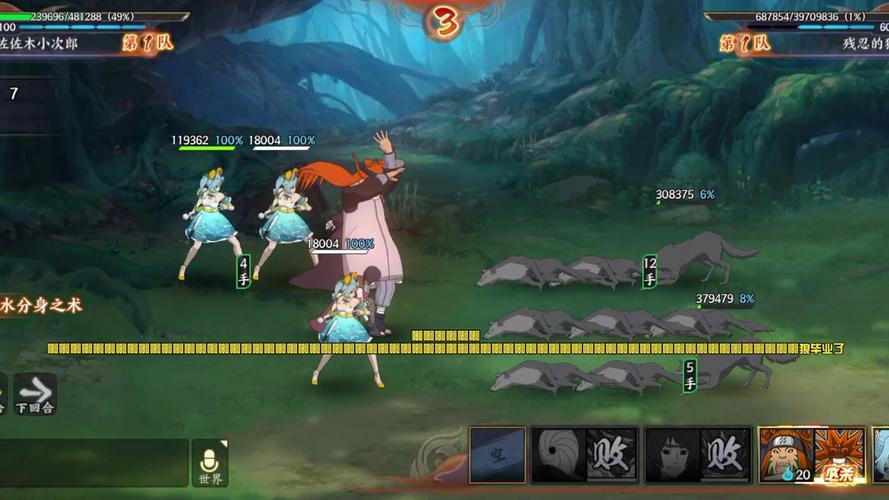Viewport: 889px width, 500px height.
Task: Open the chat message box
Action: pyautogui.click(x=95, y=463)
